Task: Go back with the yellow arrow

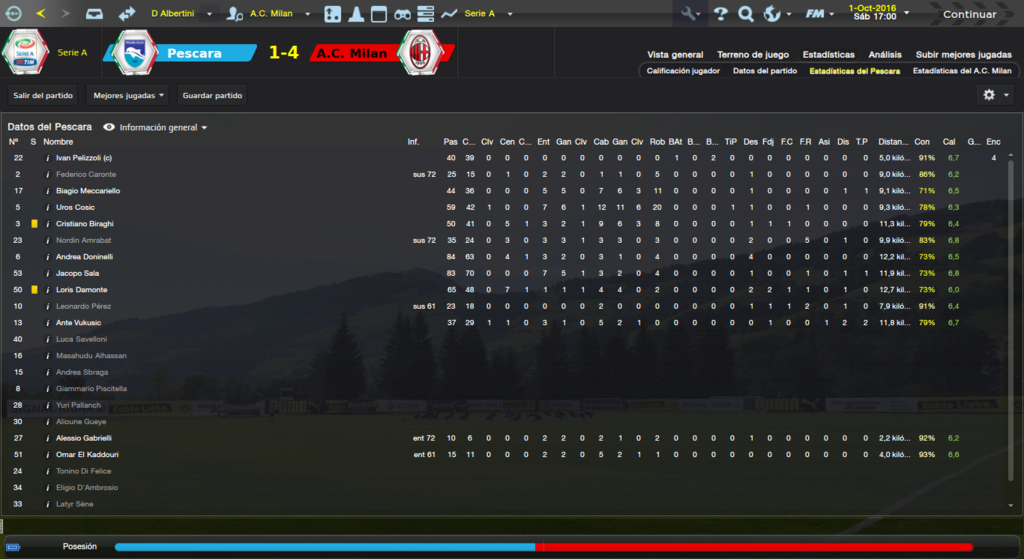Action: [40, 14]
